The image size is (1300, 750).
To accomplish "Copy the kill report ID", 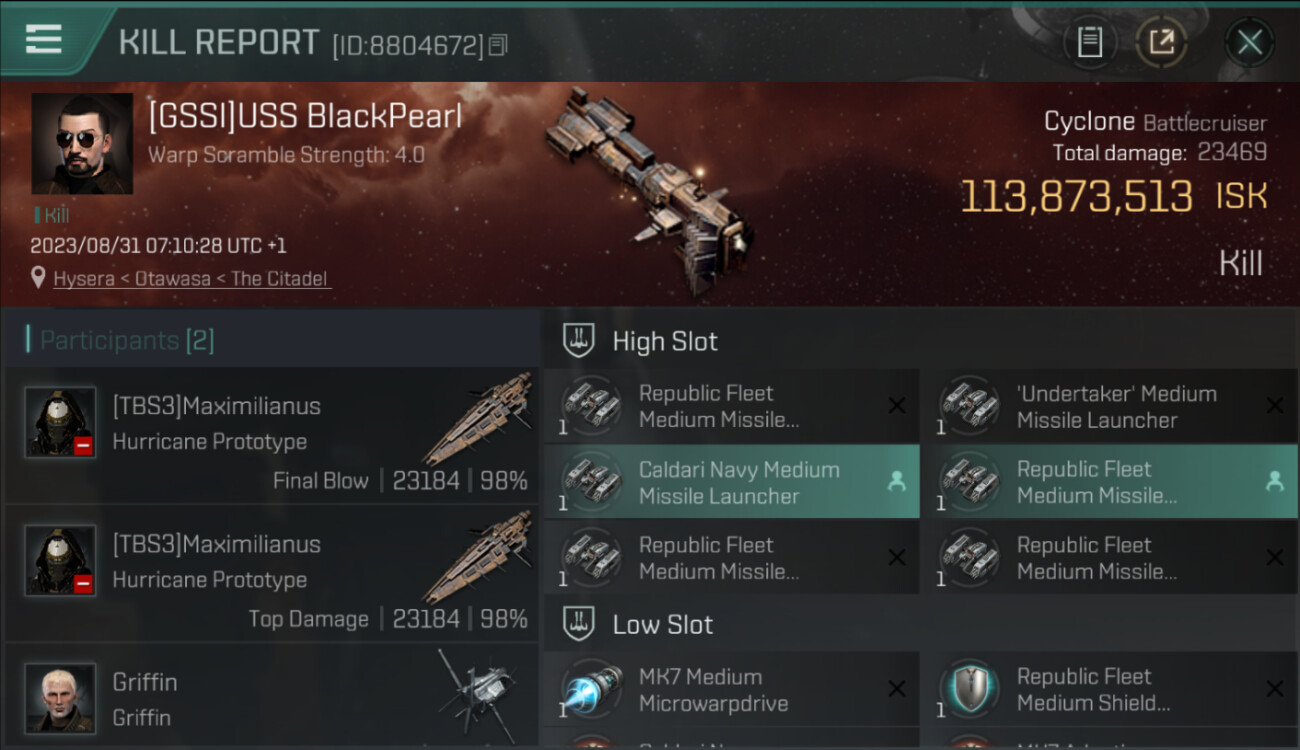I will [498, 45].
